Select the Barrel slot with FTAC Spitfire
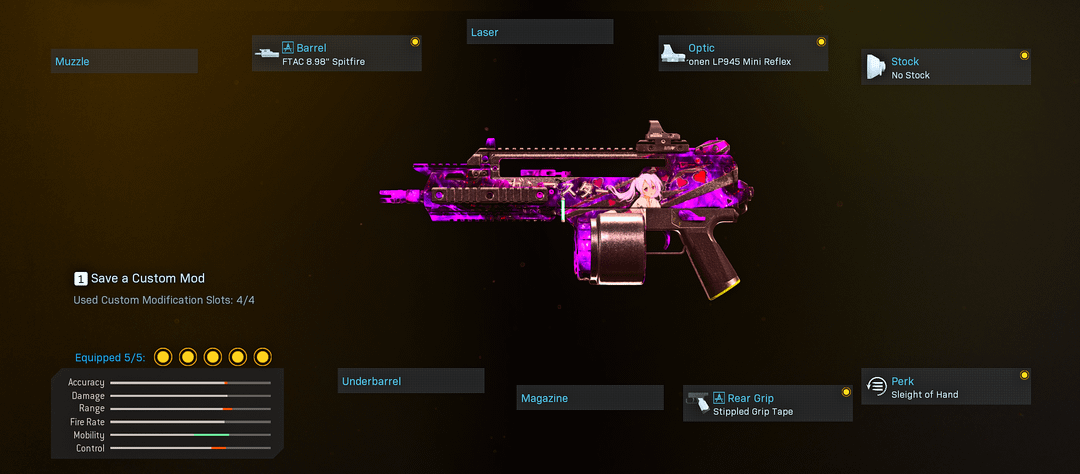This screenshot has height=474, width=1080. coord(337,54)
